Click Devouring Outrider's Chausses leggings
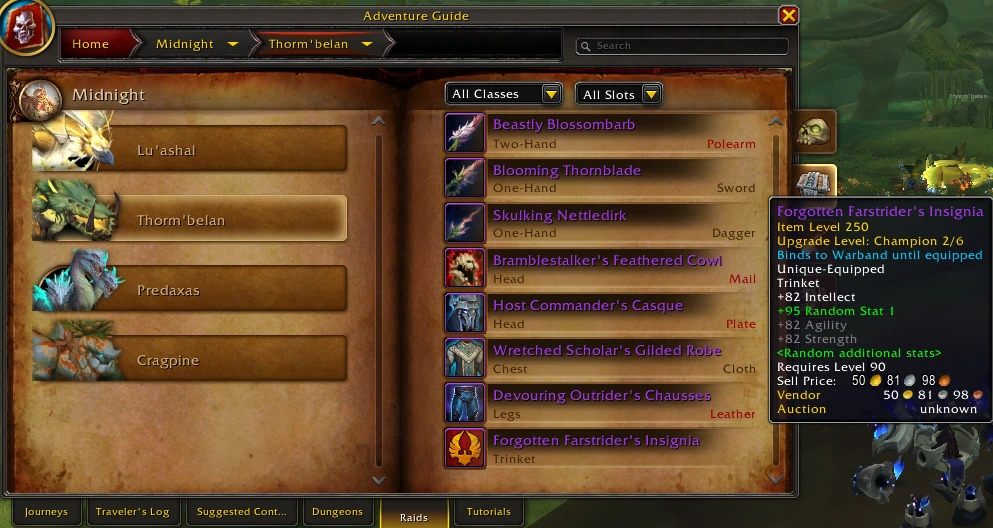993x528 pixels. point(600,403)
